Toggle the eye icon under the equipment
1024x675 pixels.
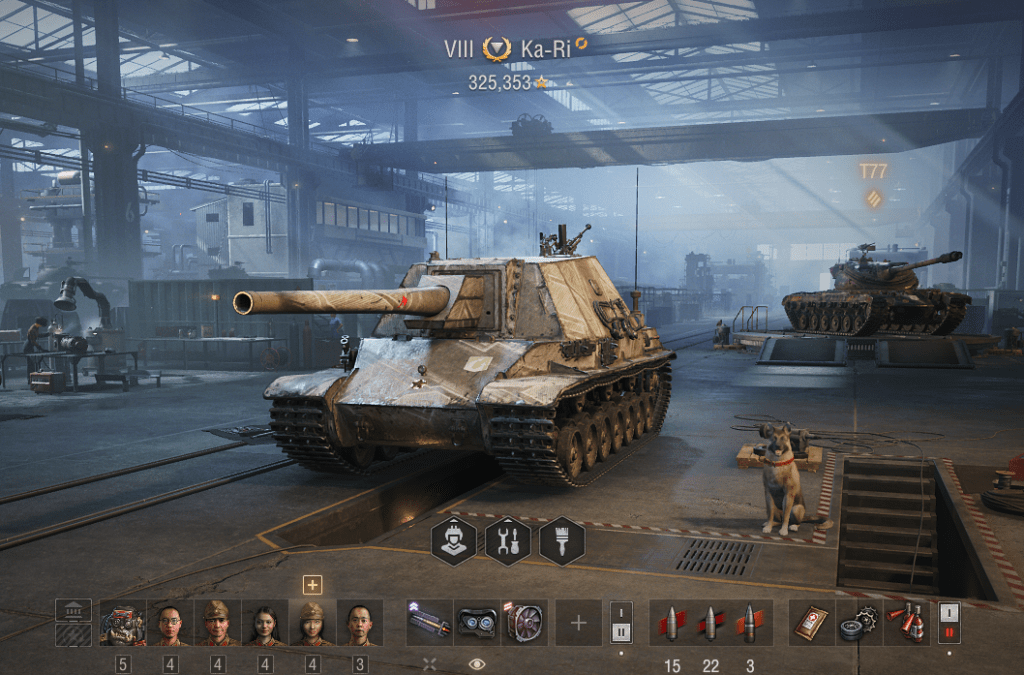tap(477, 663)
